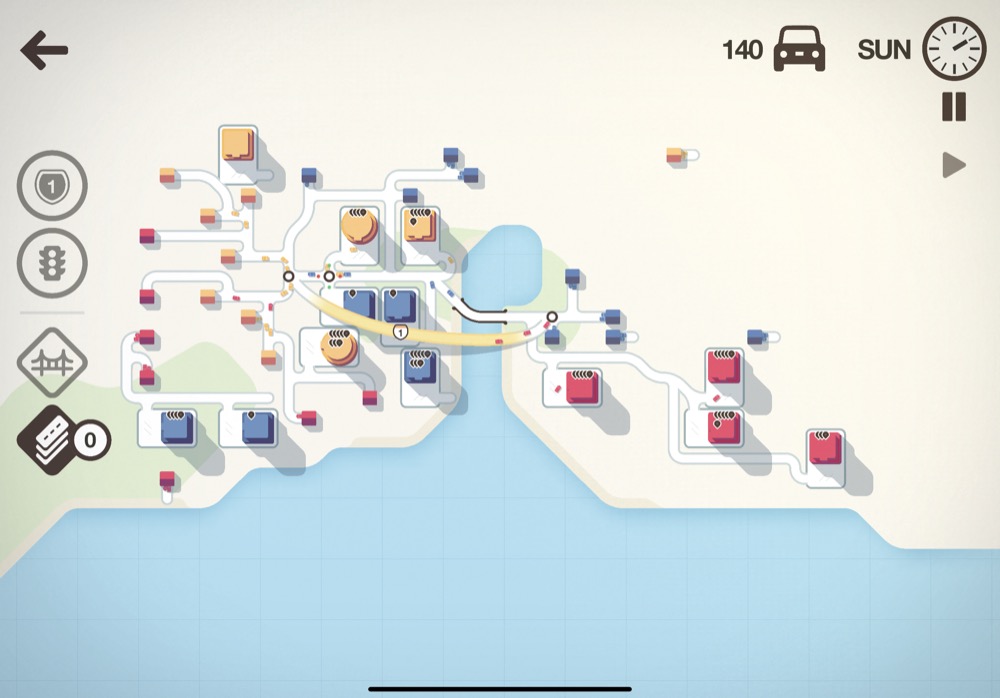The height and width of the screenshot is (698, 1000).
Task: Pause the game simulation
Action: pyautogui.click(x=954, y=107)
